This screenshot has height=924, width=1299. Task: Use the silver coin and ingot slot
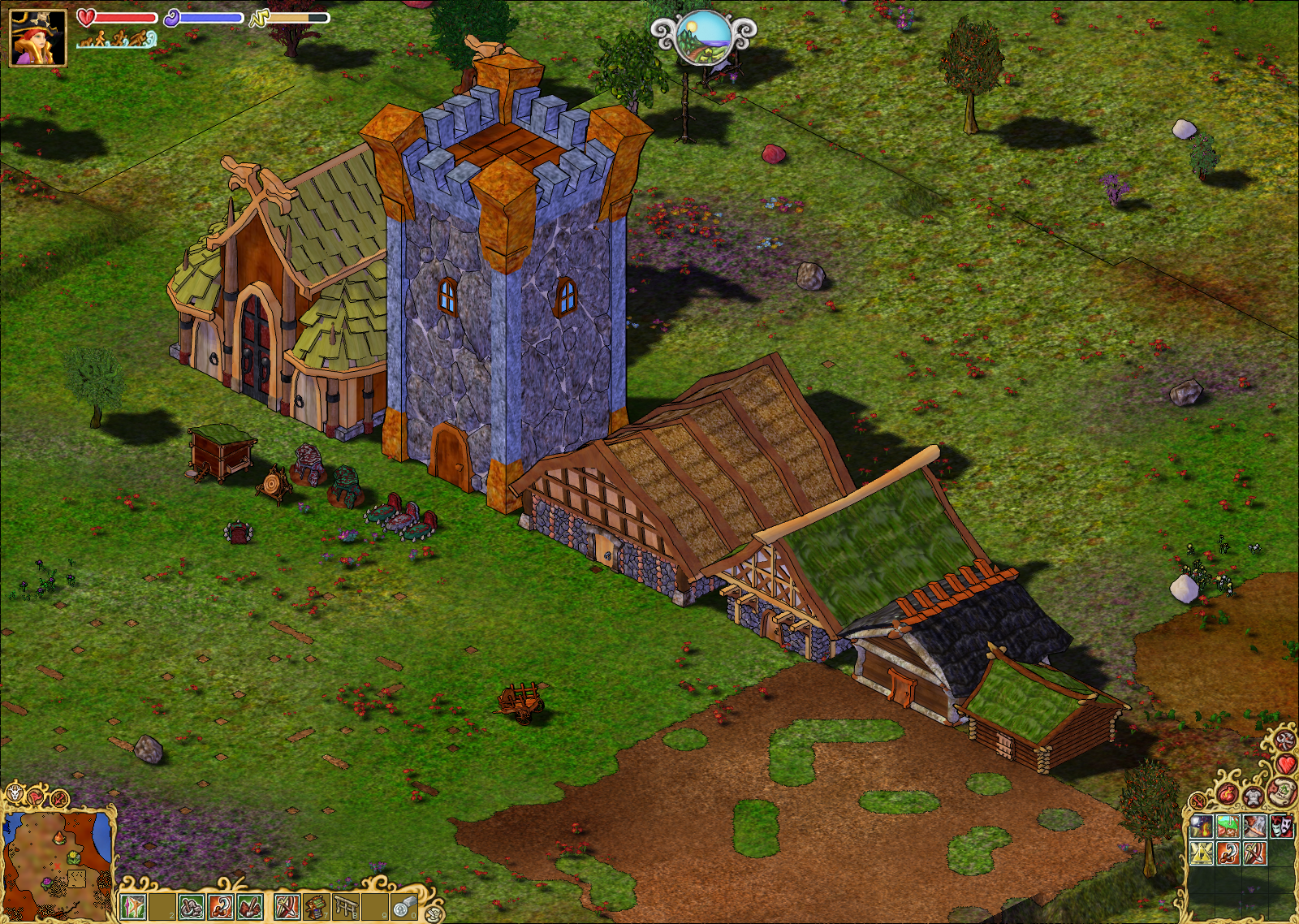pyautogui.click(x=404, y=906)
